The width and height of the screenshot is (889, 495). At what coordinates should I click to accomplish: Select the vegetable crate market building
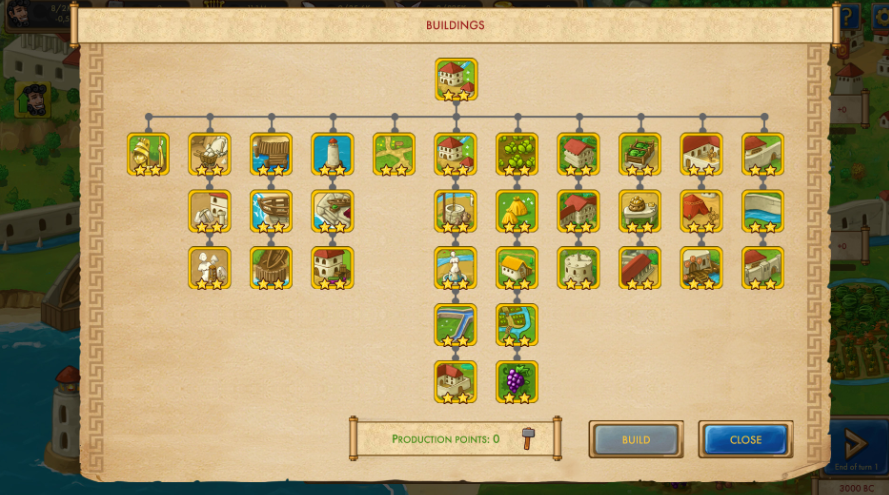point(640,154)
